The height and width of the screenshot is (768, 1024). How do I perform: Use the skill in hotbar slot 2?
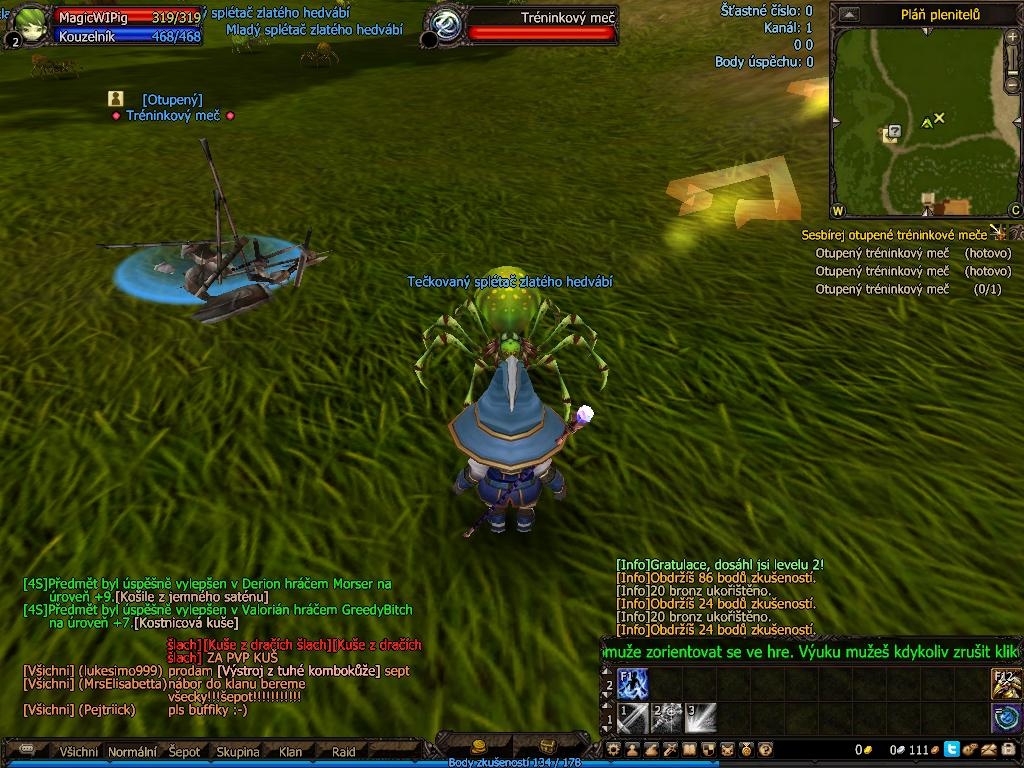[667, 718]
